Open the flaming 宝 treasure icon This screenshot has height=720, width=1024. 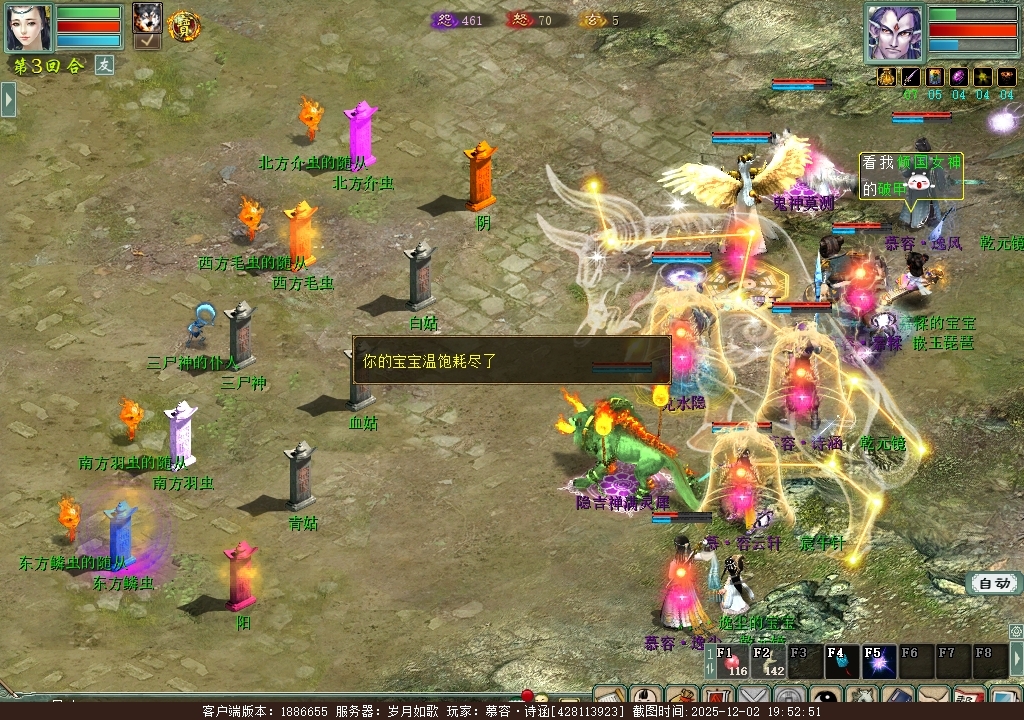(184, 26)
